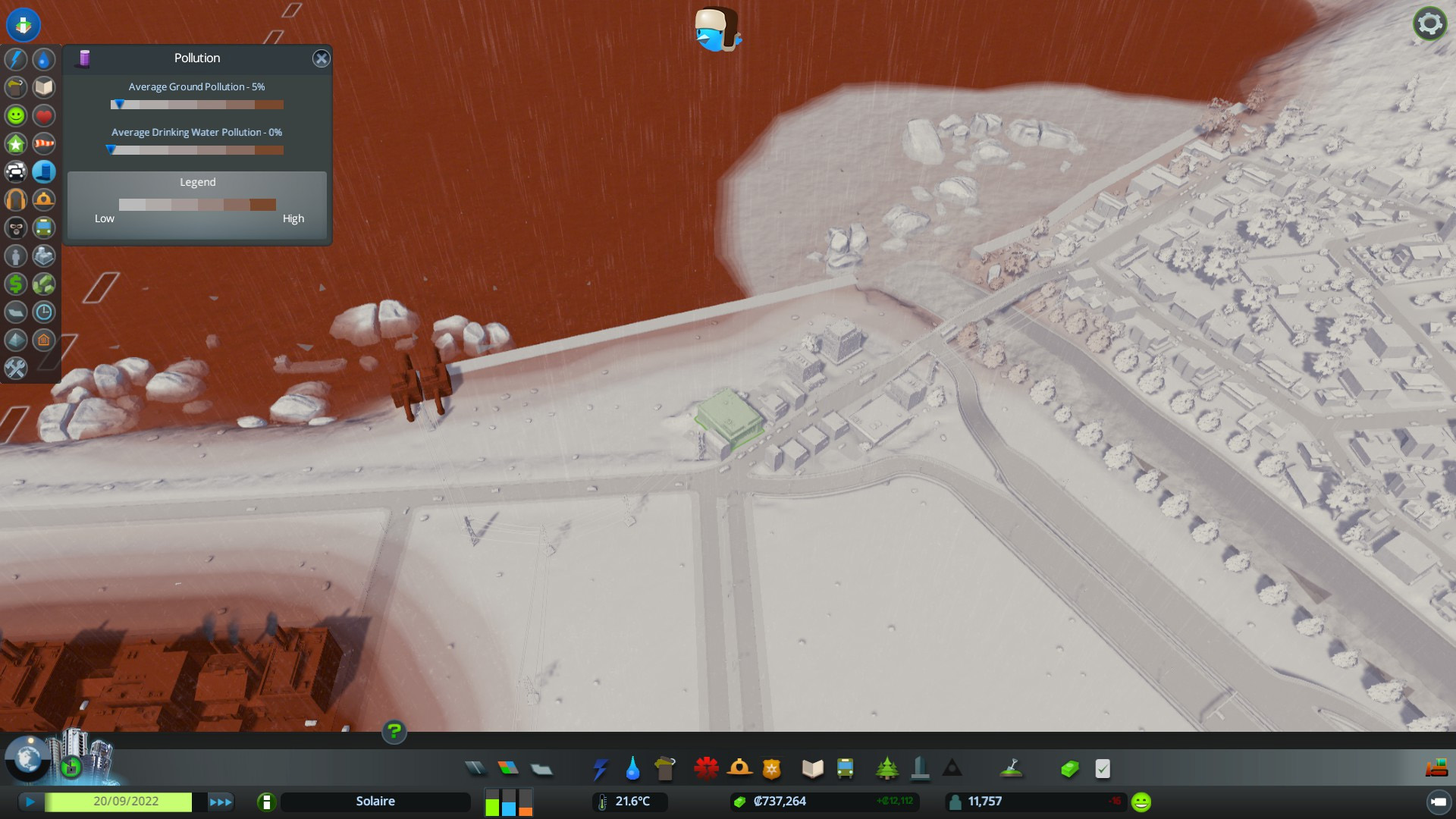Show the water info view

pos(44,59)
